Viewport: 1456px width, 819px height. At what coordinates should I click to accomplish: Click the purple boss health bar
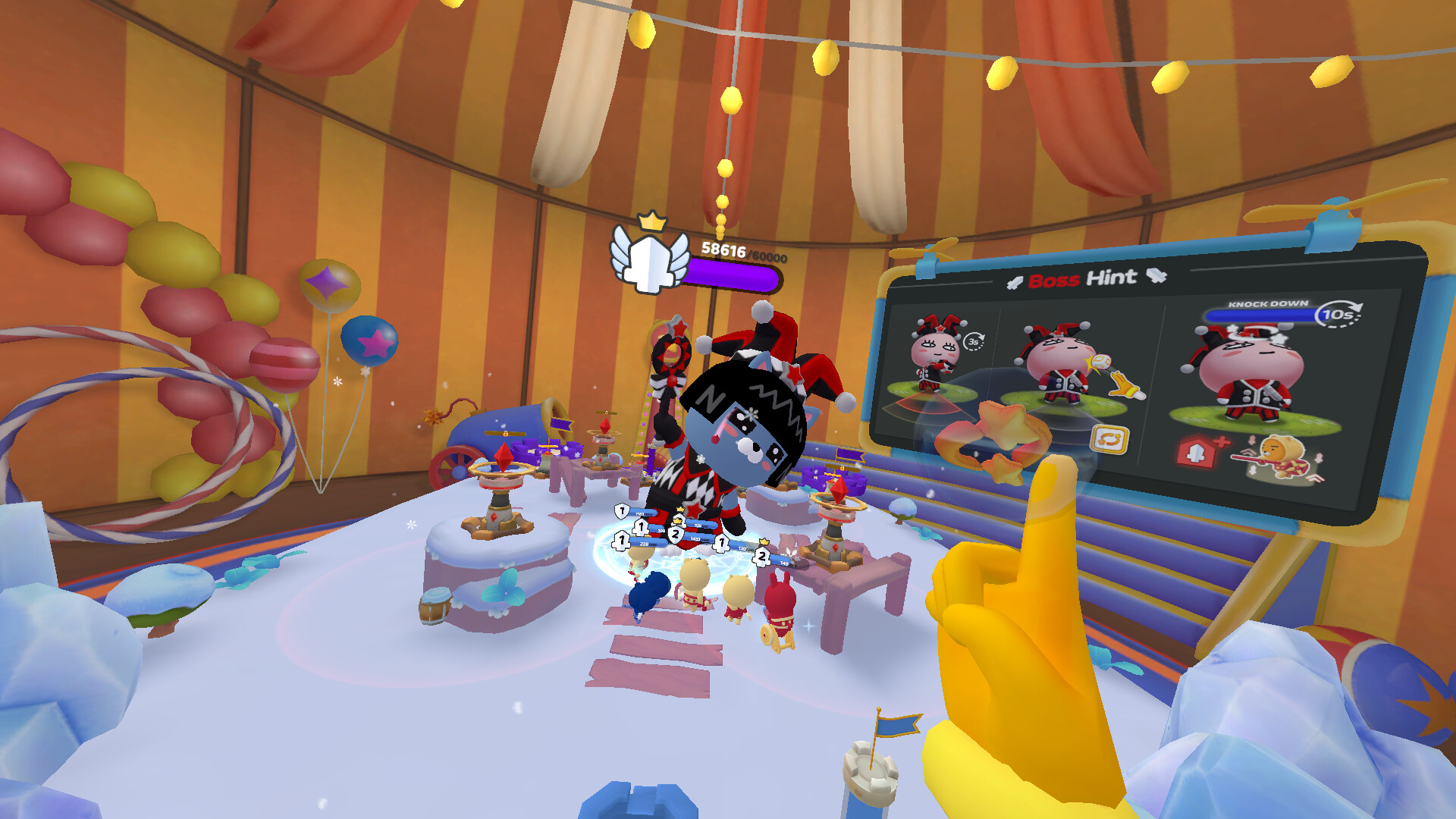point(732,275)
